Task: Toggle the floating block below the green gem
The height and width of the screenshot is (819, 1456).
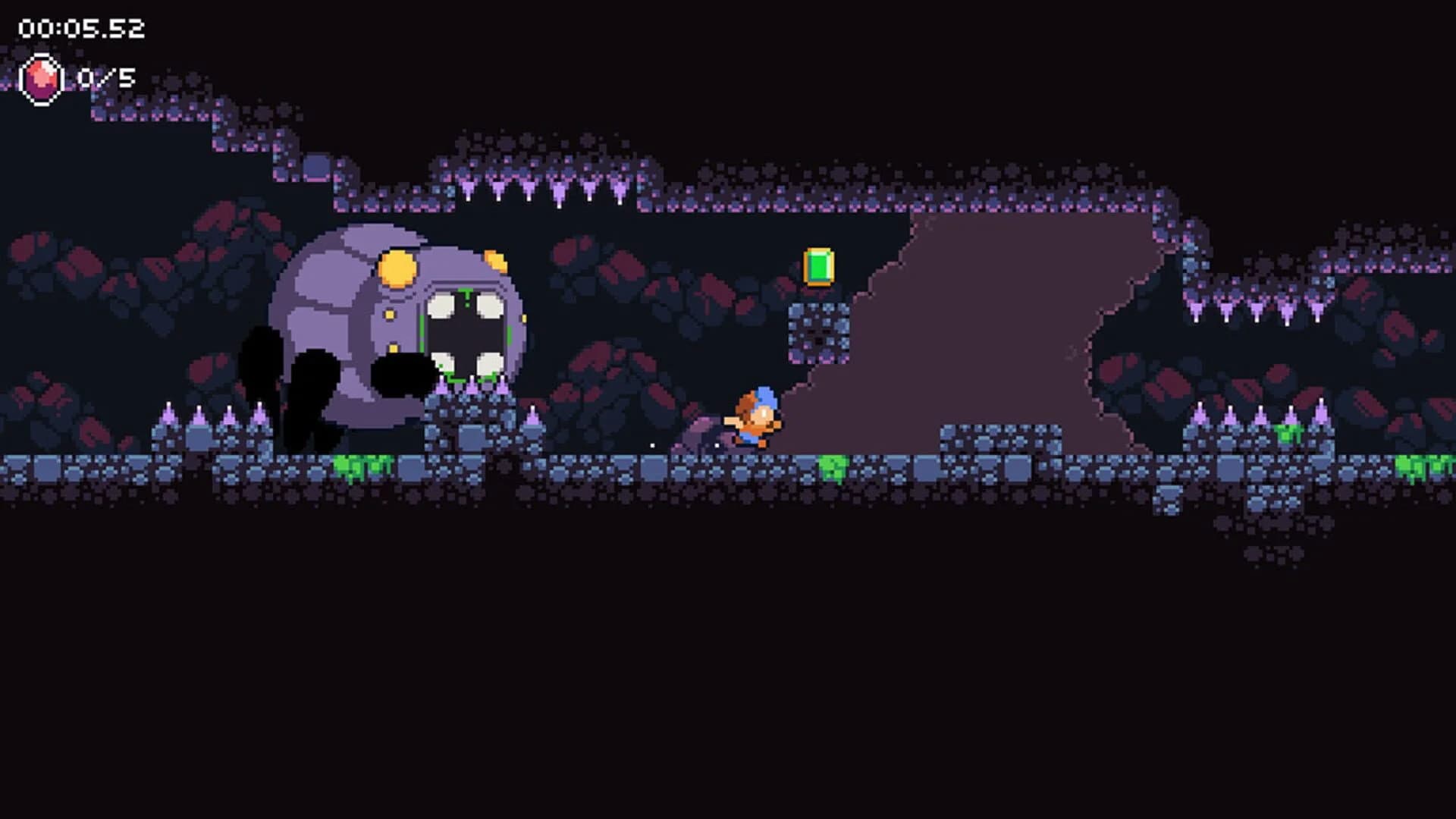Action: [819, 334]
